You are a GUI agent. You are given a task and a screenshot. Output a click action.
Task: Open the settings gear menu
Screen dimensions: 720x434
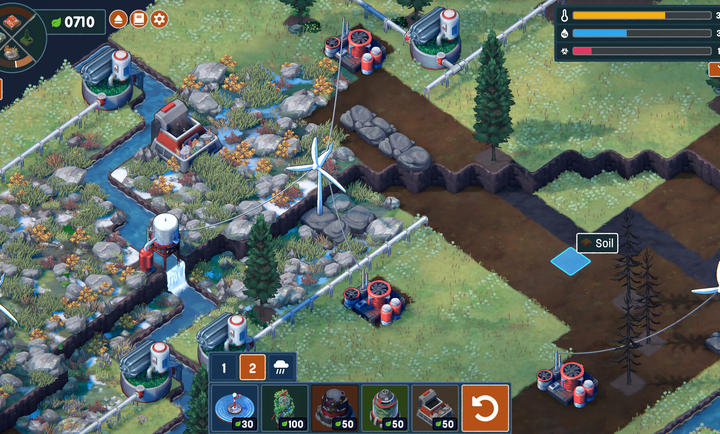(x=159, y=19)
